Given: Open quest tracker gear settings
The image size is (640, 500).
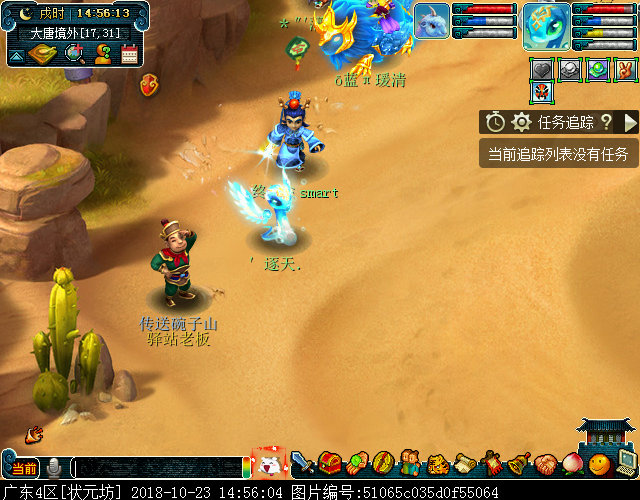Looking at the screenshot, I should (521, 122).
